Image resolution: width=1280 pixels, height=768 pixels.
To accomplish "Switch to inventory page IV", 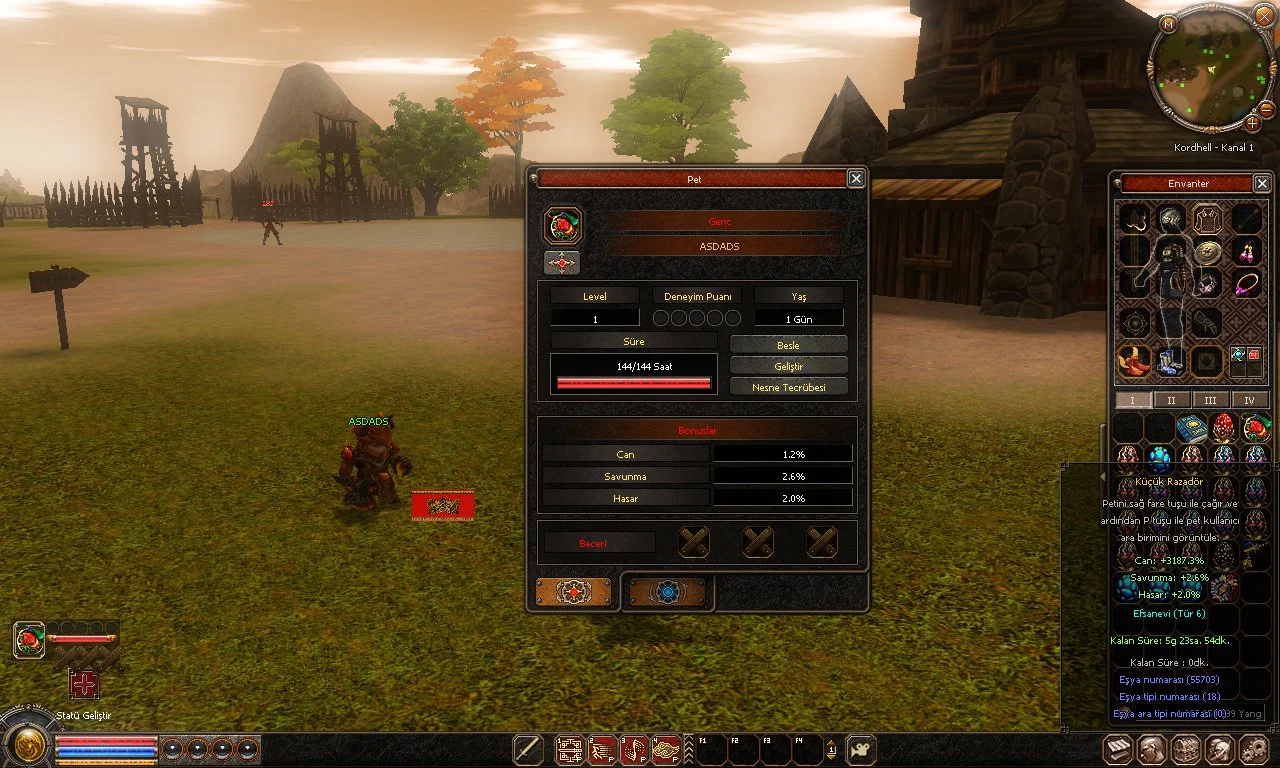I will 1249,400.
